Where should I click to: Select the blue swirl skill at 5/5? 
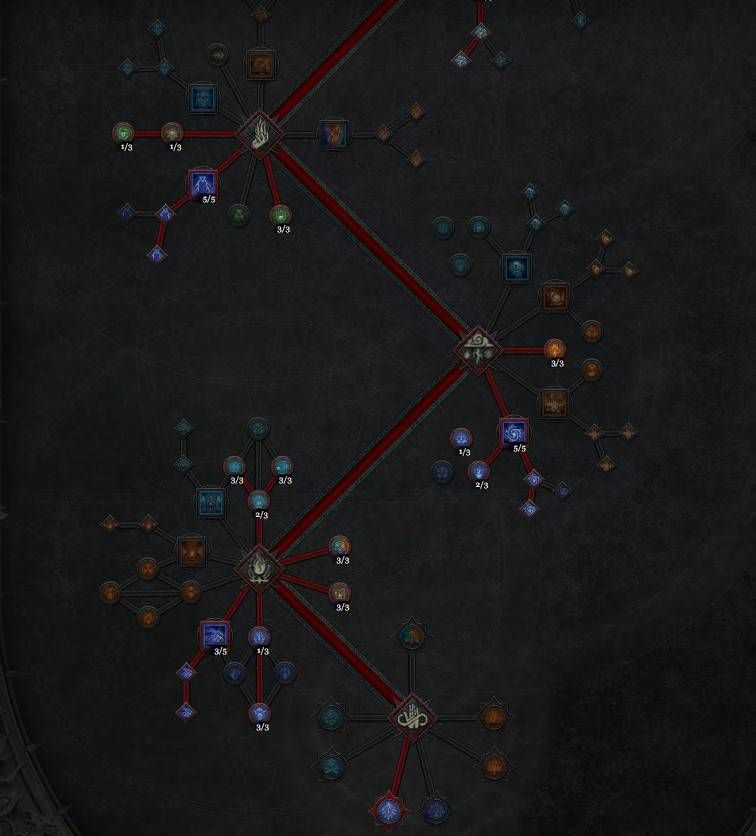pyautogui.click(x=514, y=432)
